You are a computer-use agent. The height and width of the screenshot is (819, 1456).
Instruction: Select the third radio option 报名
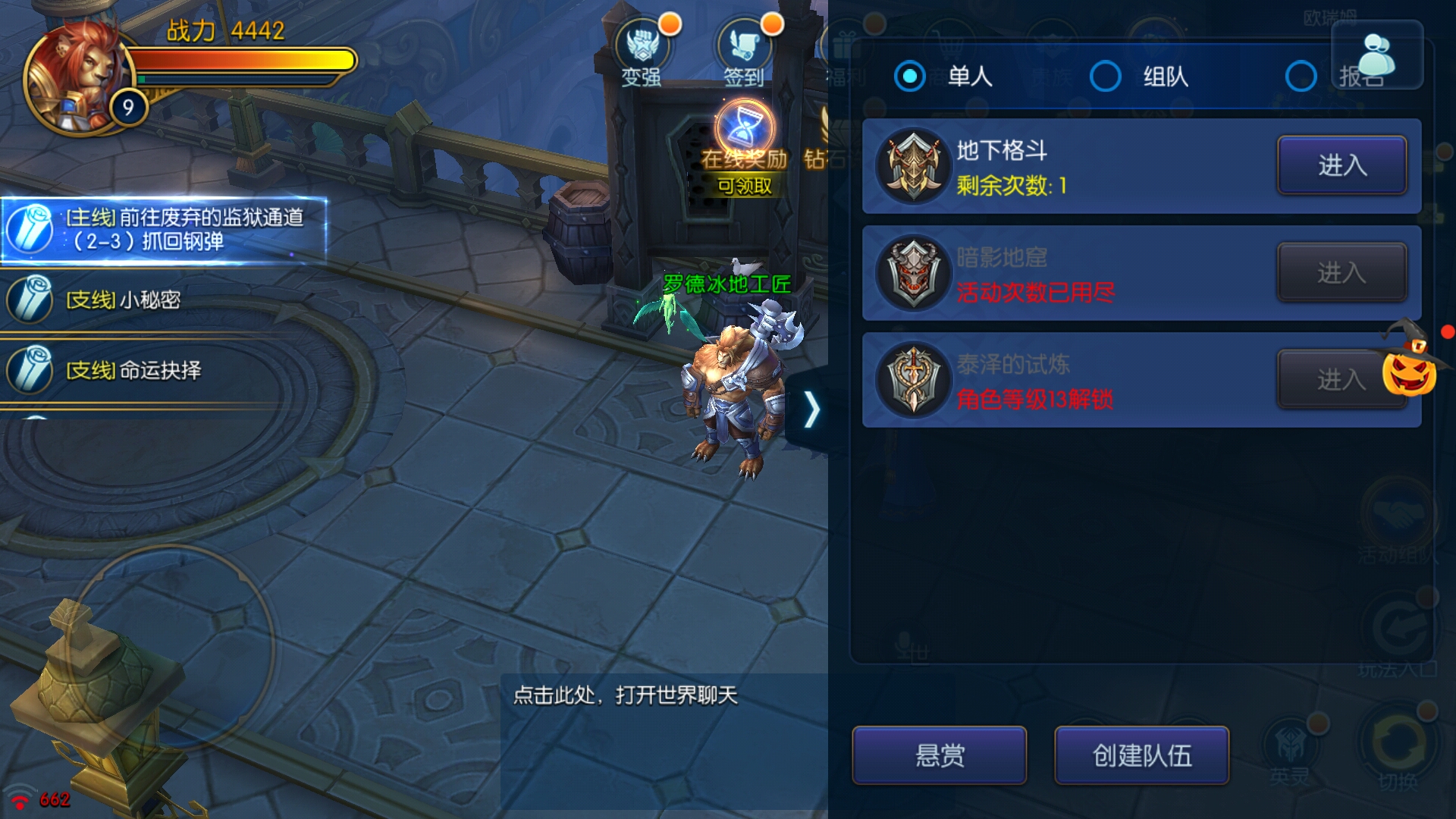point(1301,77)
